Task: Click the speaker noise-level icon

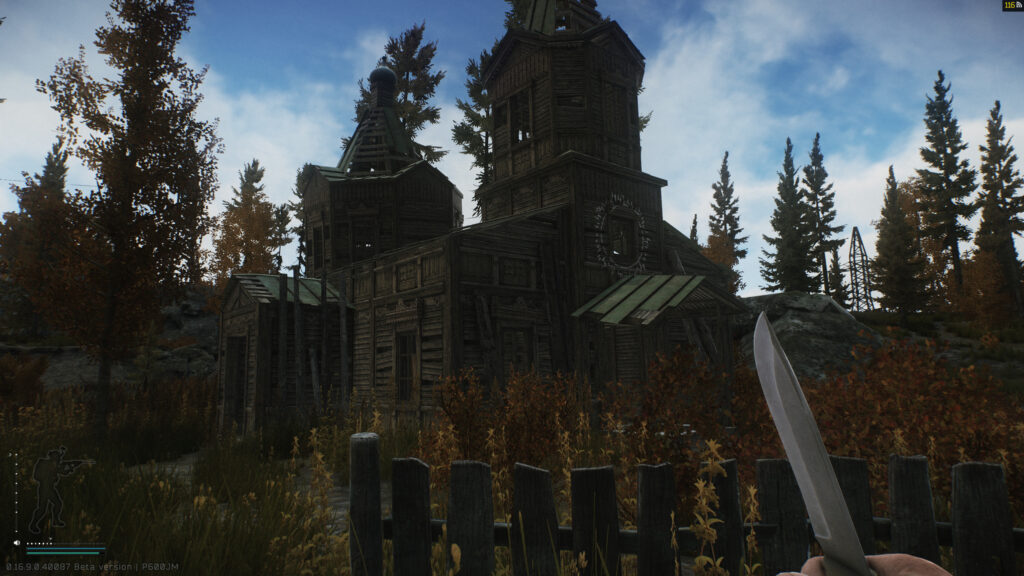Action: click(17, 543)
